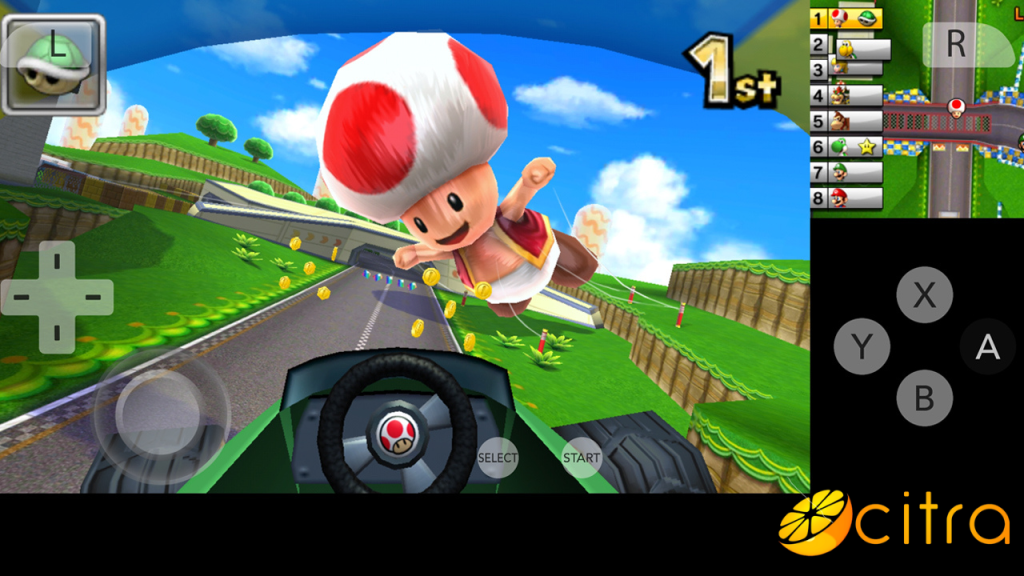Image resolution: width=1024 pixels, height=576 pixels.
Task: Select Toad's first place ranking row
Action: pos(846,19)
